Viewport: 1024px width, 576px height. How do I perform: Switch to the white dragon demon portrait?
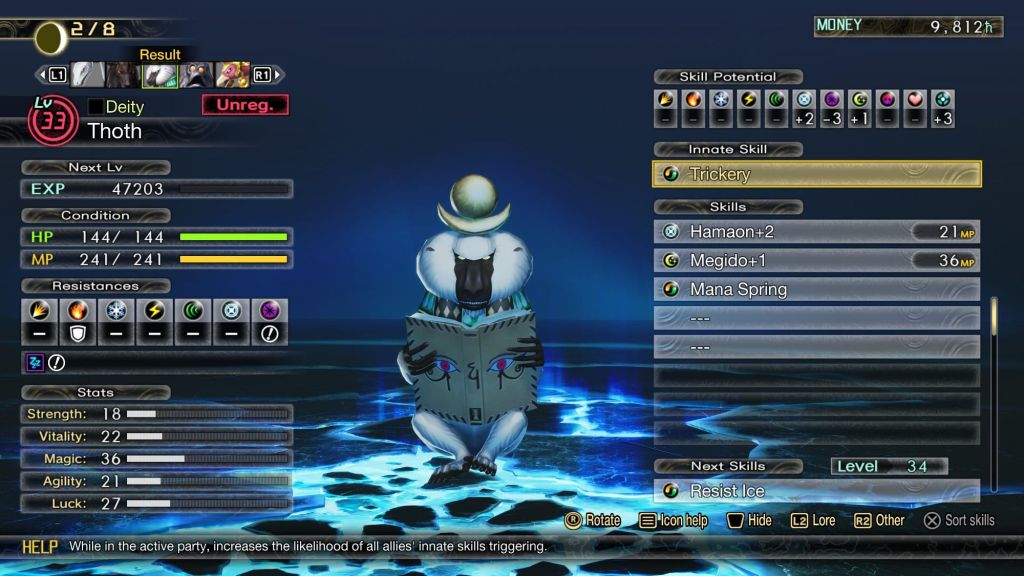(88, 75)
